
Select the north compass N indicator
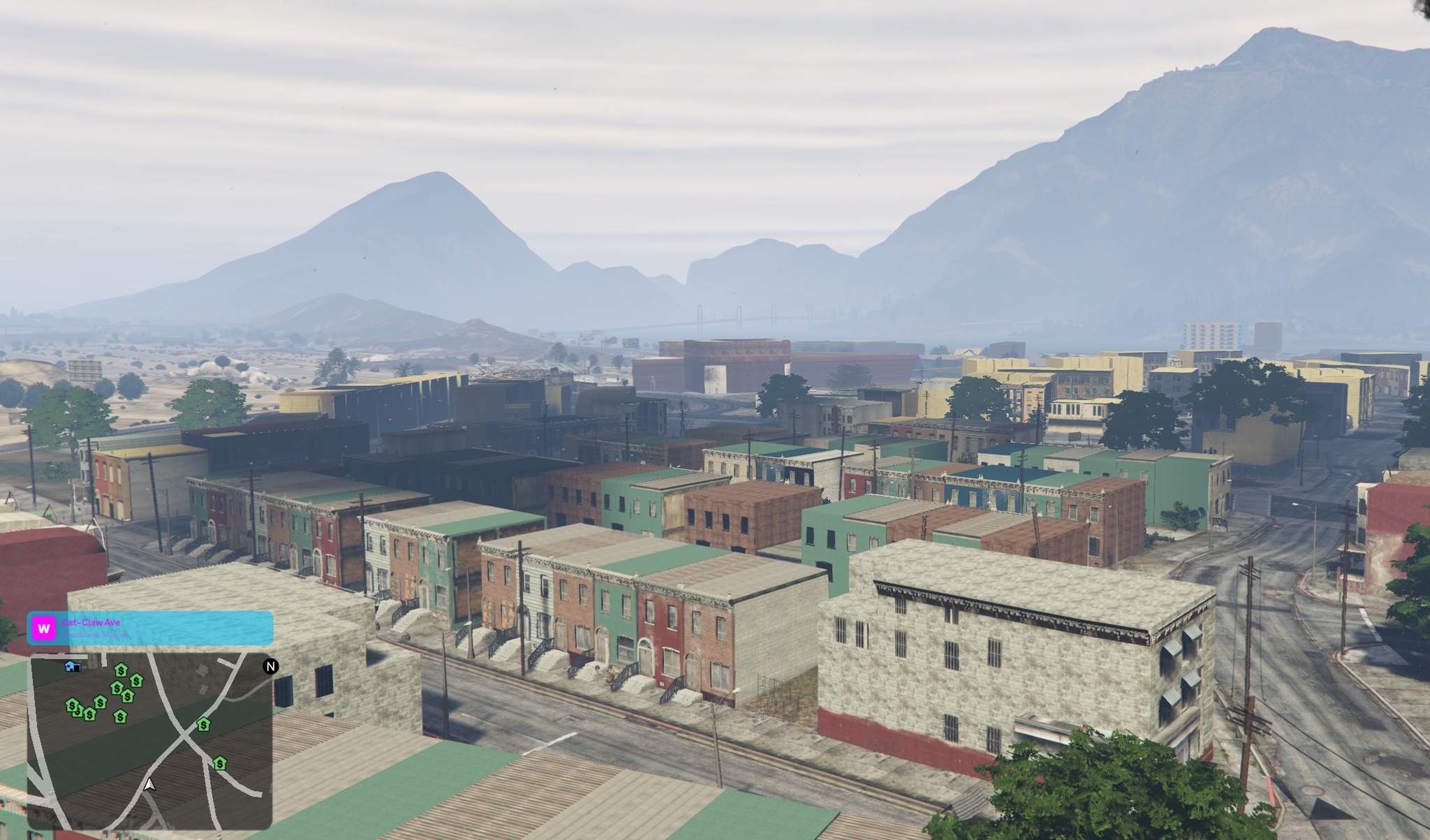270,666
